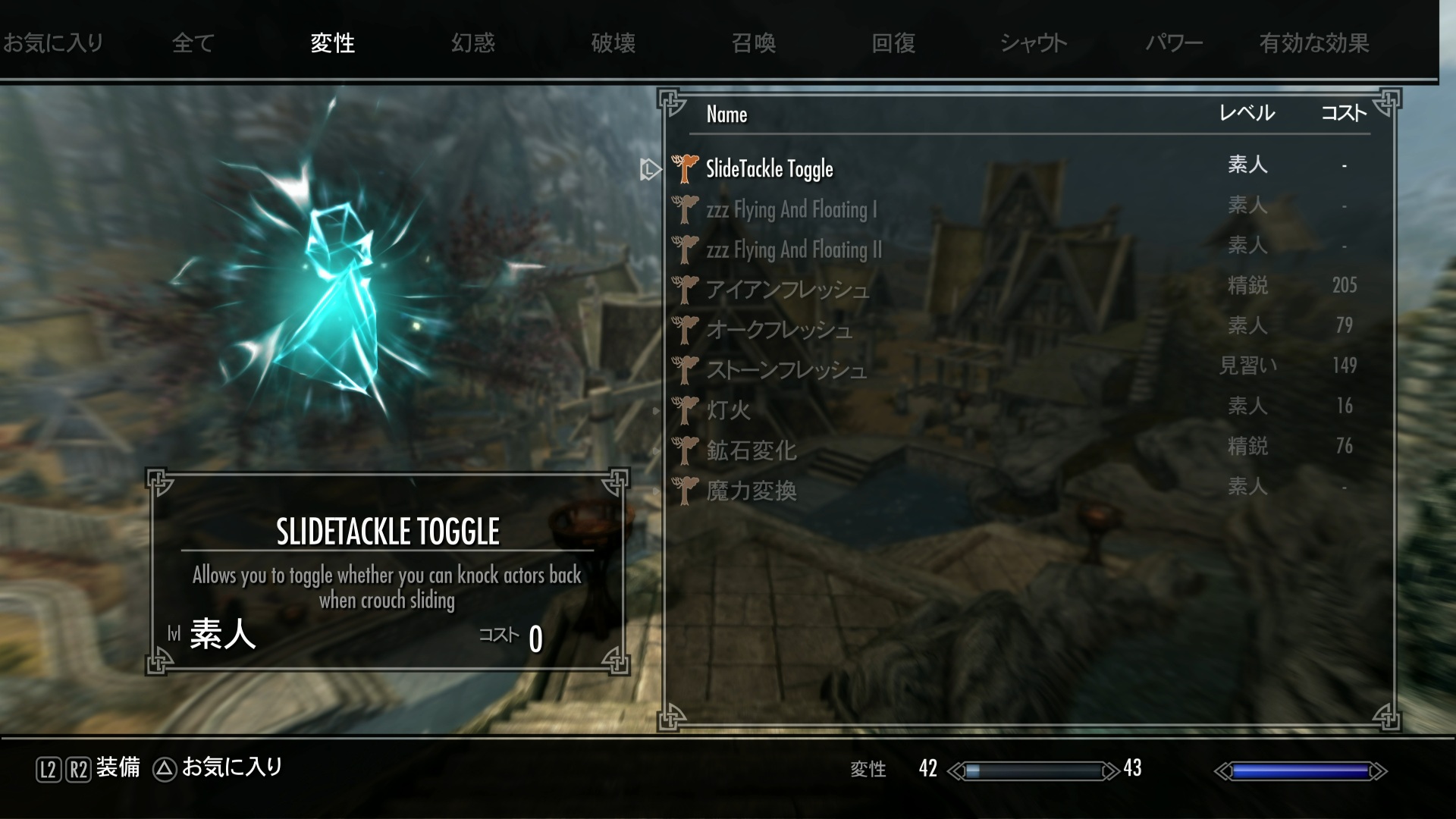Select the SlideTackle Toggle spell
This screenshot has height=819, width=1456.
pyautogui.click(x=769, y=168)
